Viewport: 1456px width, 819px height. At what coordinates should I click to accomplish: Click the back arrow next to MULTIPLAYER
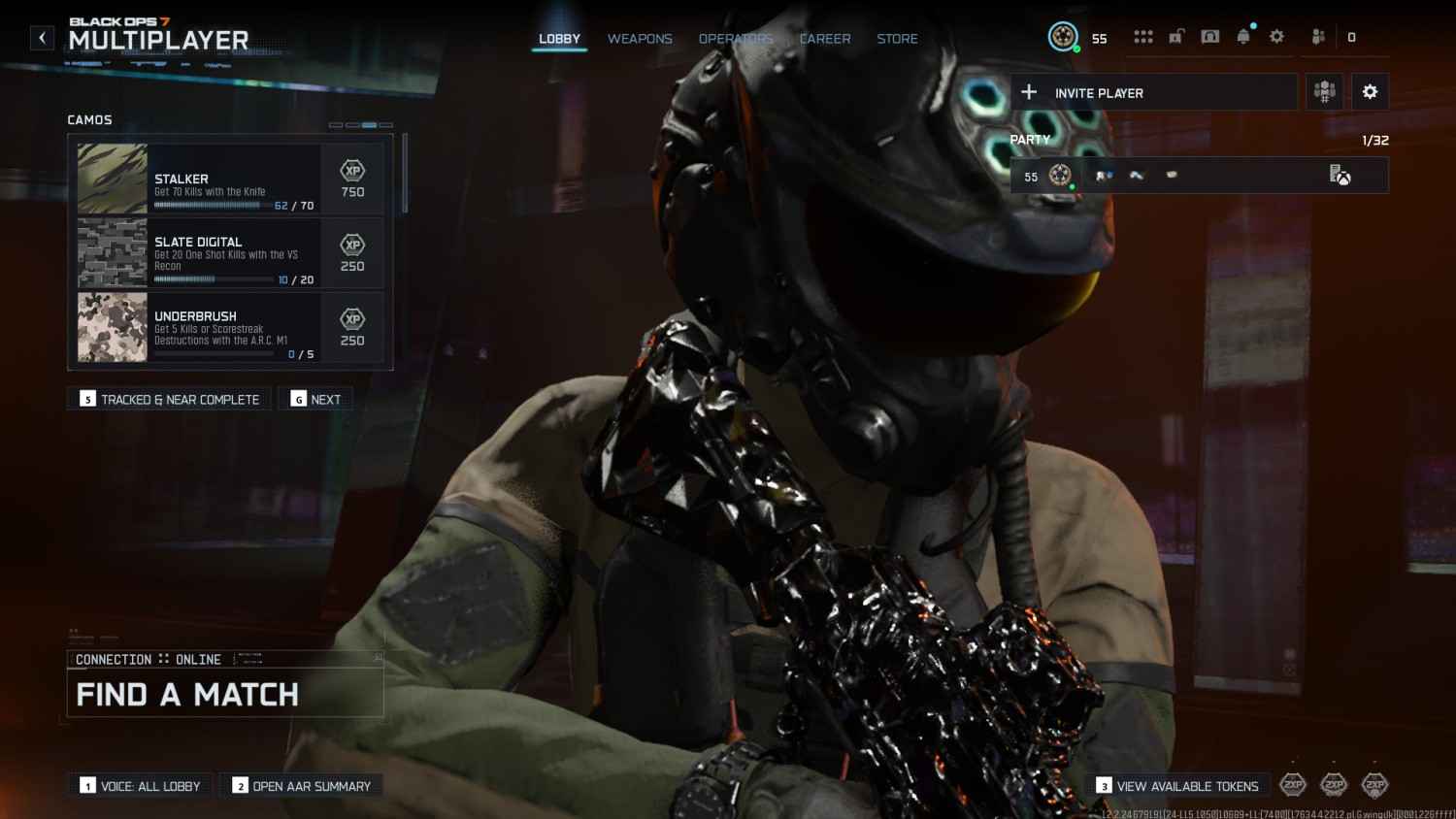click(42, 37)
